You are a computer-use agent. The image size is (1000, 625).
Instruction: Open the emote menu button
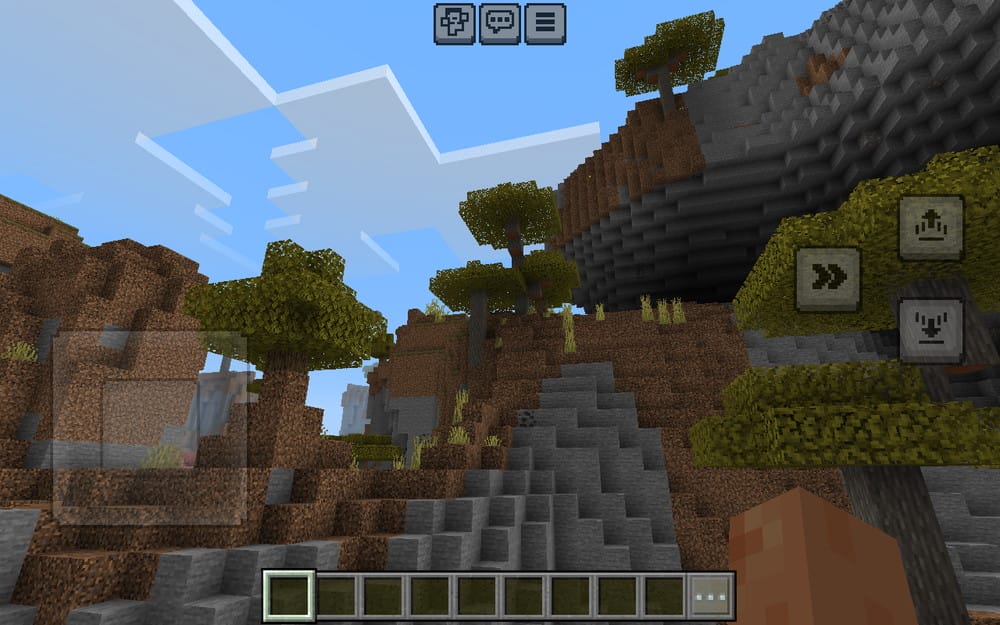(454, 24)
